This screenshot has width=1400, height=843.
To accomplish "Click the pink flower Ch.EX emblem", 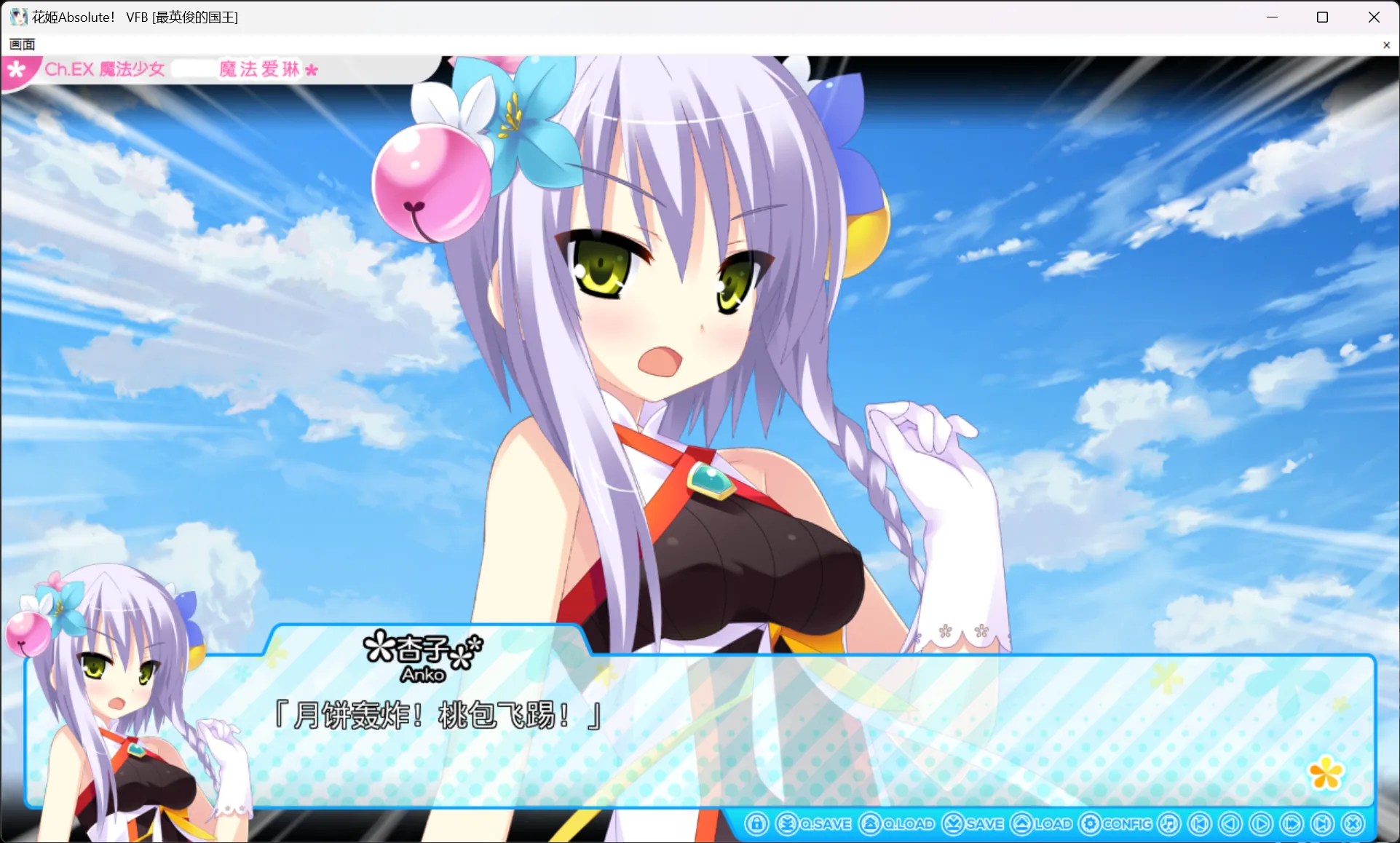I will click(x=16, y=68).
